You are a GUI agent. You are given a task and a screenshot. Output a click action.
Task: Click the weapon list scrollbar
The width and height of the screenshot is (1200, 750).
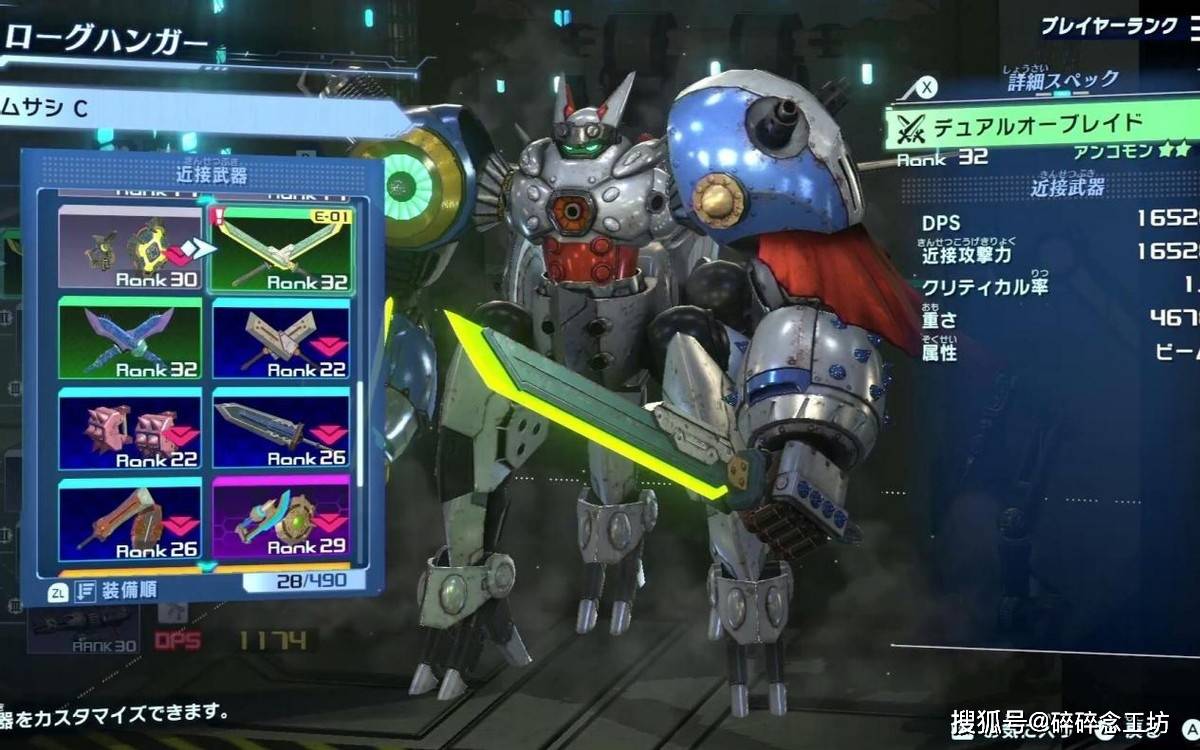tap(361, 420)
